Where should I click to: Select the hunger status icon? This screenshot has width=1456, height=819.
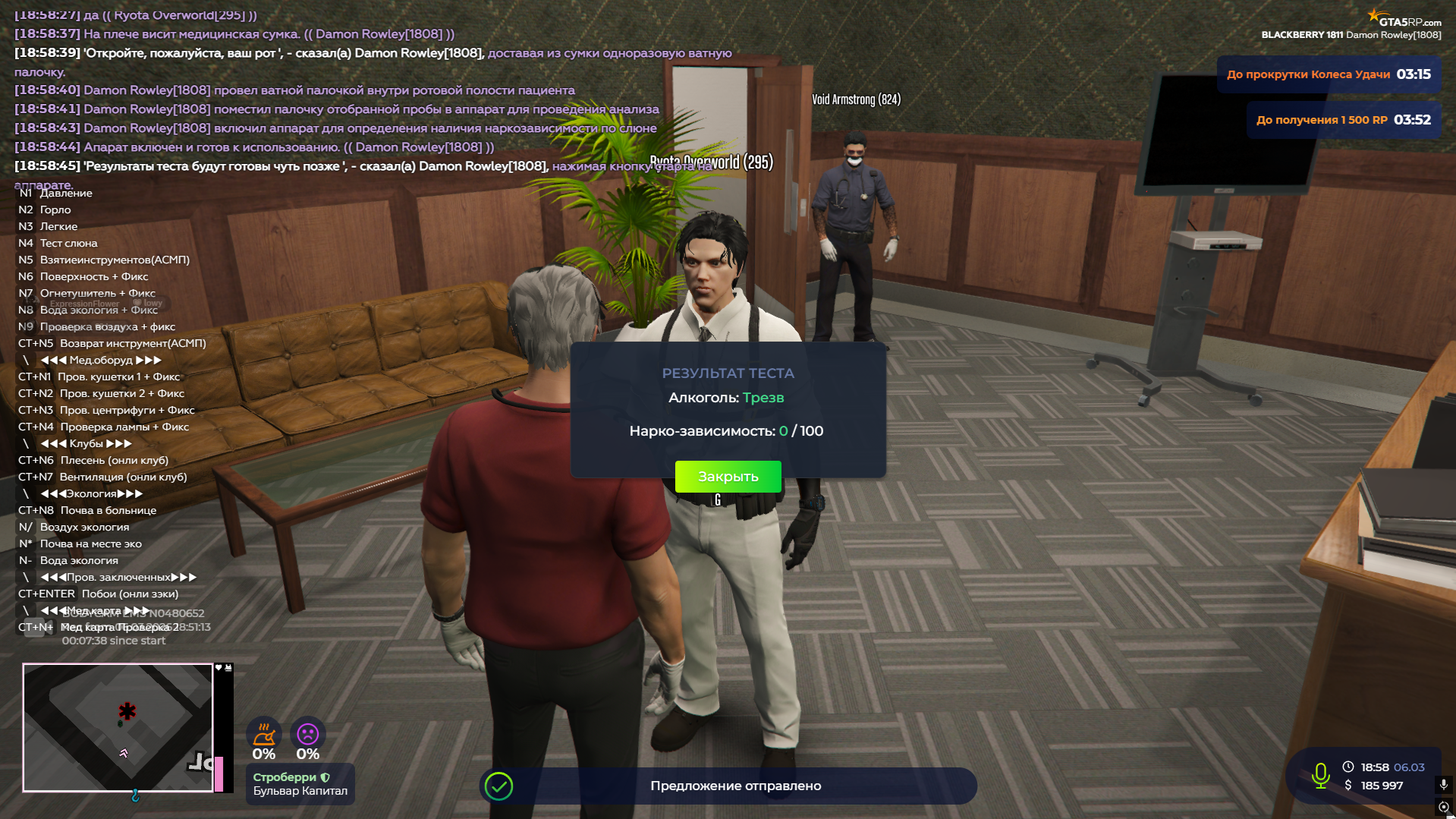263,734
